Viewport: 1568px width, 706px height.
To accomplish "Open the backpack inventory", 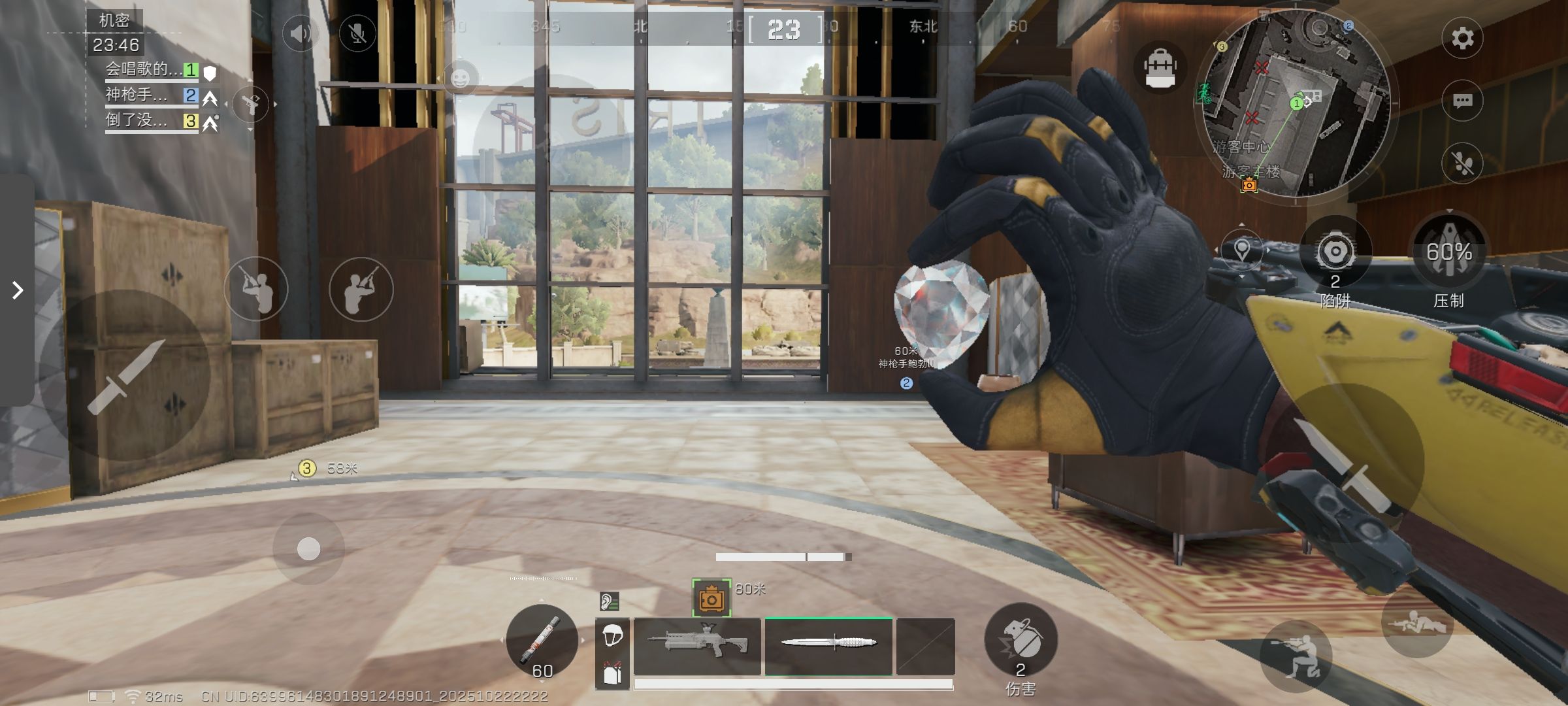I will click(x=1160, y=68).
